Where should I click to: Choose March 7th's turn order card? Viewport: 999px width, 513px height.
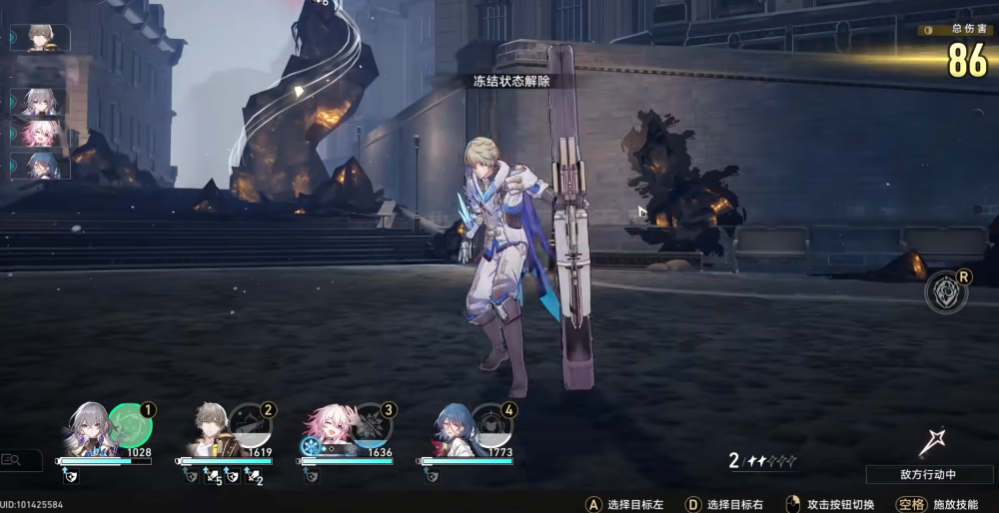40,133
